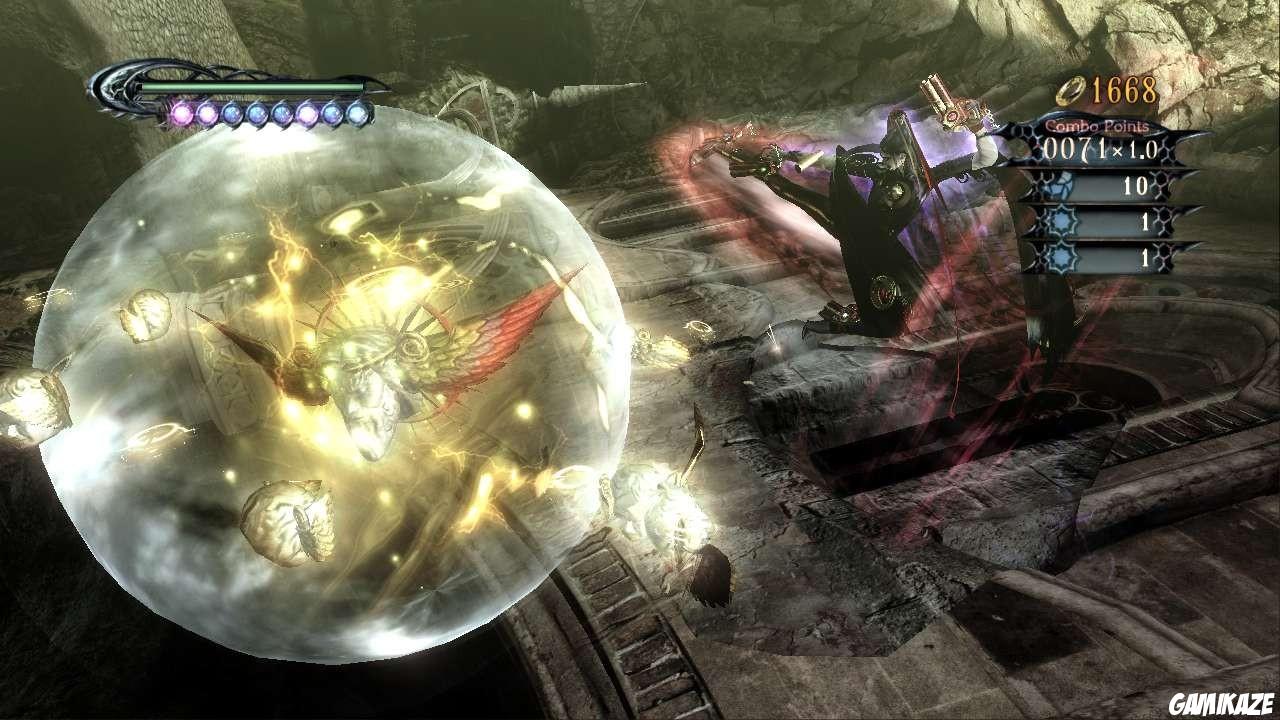Viewport: 1280px width, 720px height.
Task: Select the rightmost white magic orb
Action: [356, 113]
